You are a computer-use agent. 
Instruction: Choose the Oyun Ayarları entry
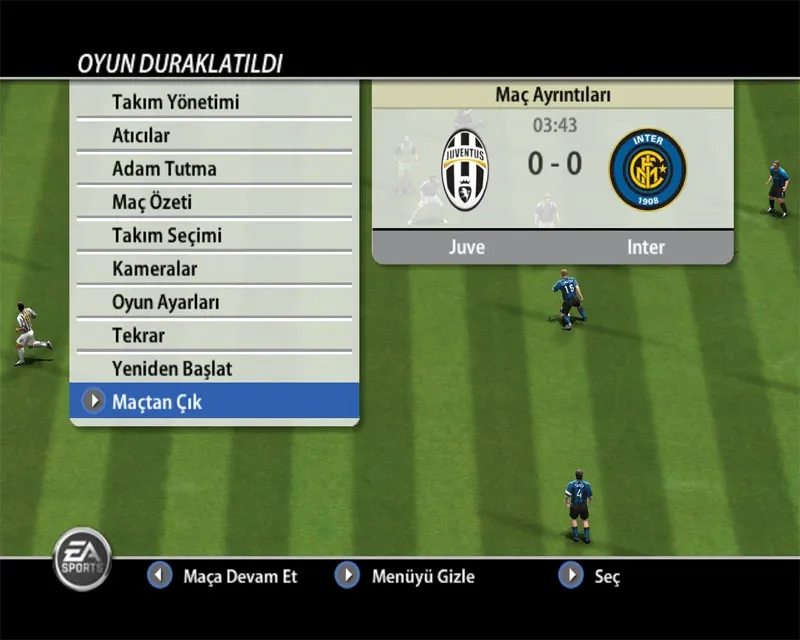point(165,302)
